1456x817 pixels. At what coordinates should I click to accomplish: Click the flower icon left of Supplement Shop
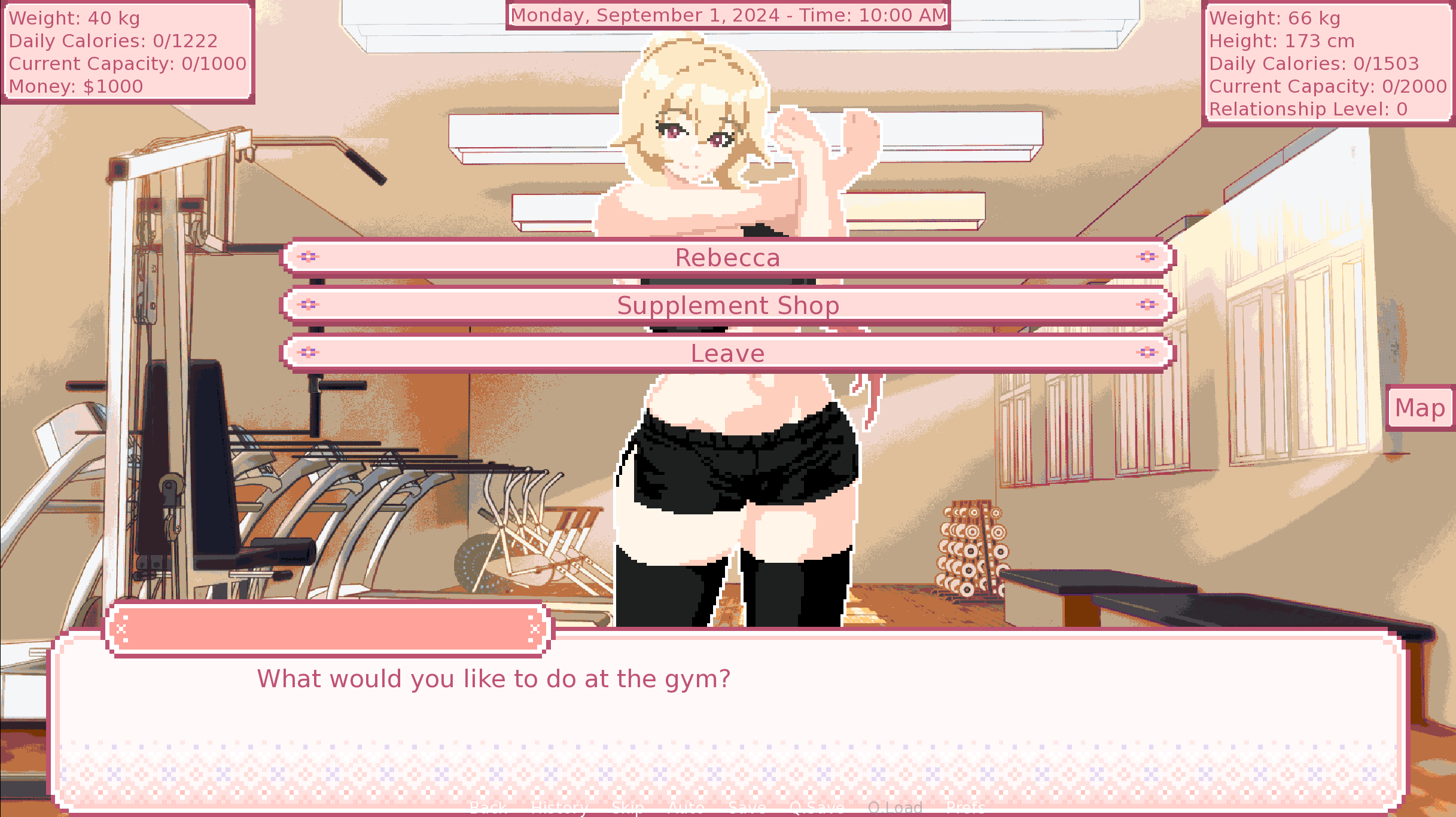click(309, 305)
